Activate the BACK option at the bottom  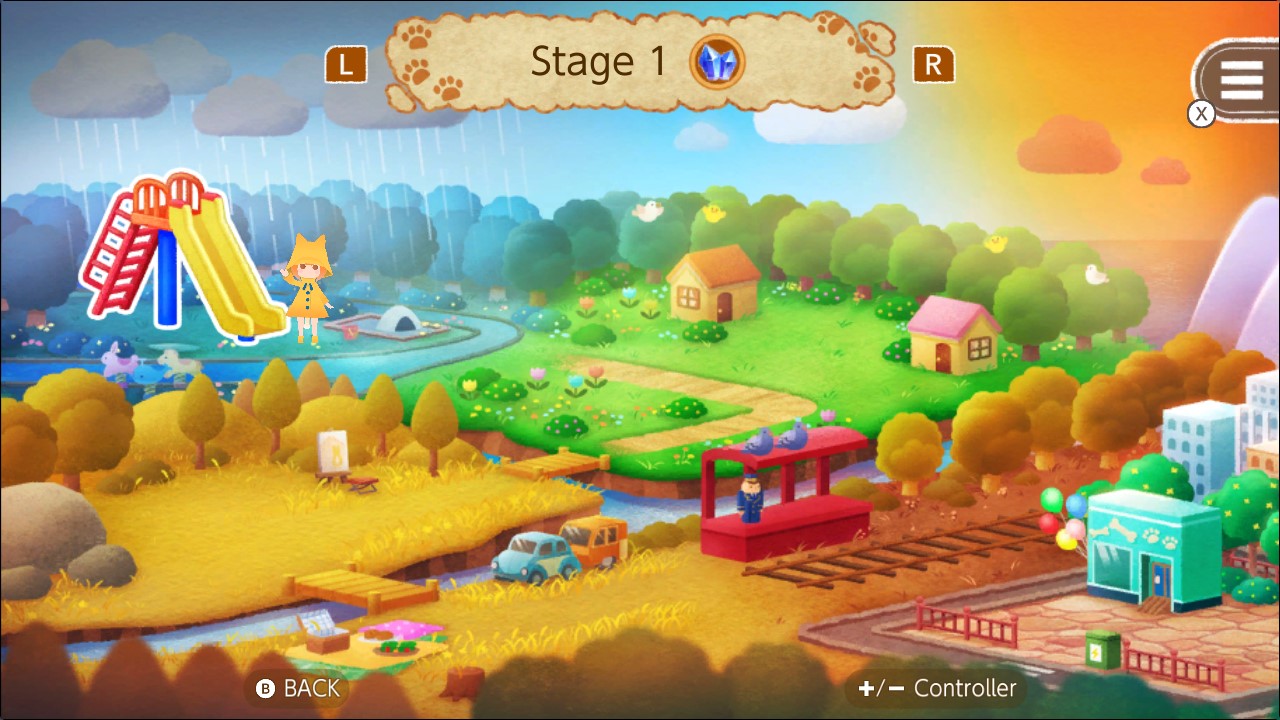pos(310,689)
